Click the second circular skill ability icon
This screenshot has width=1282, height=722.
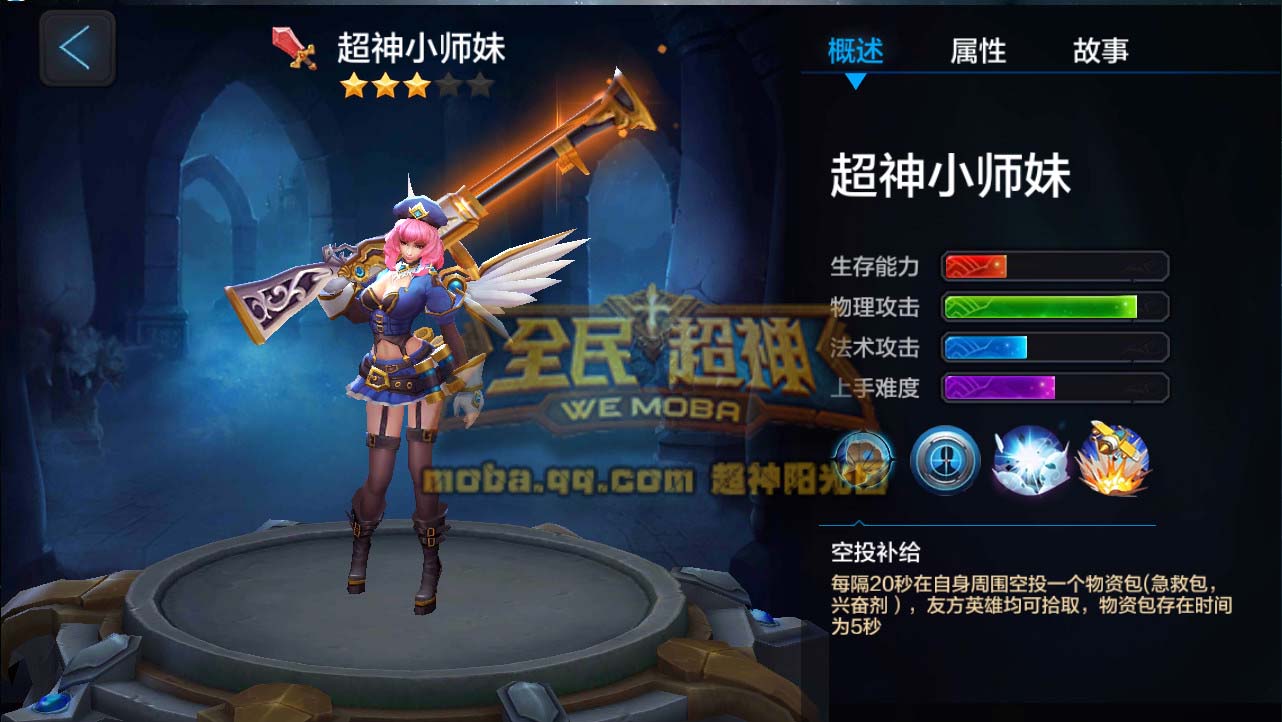(943, 463)
